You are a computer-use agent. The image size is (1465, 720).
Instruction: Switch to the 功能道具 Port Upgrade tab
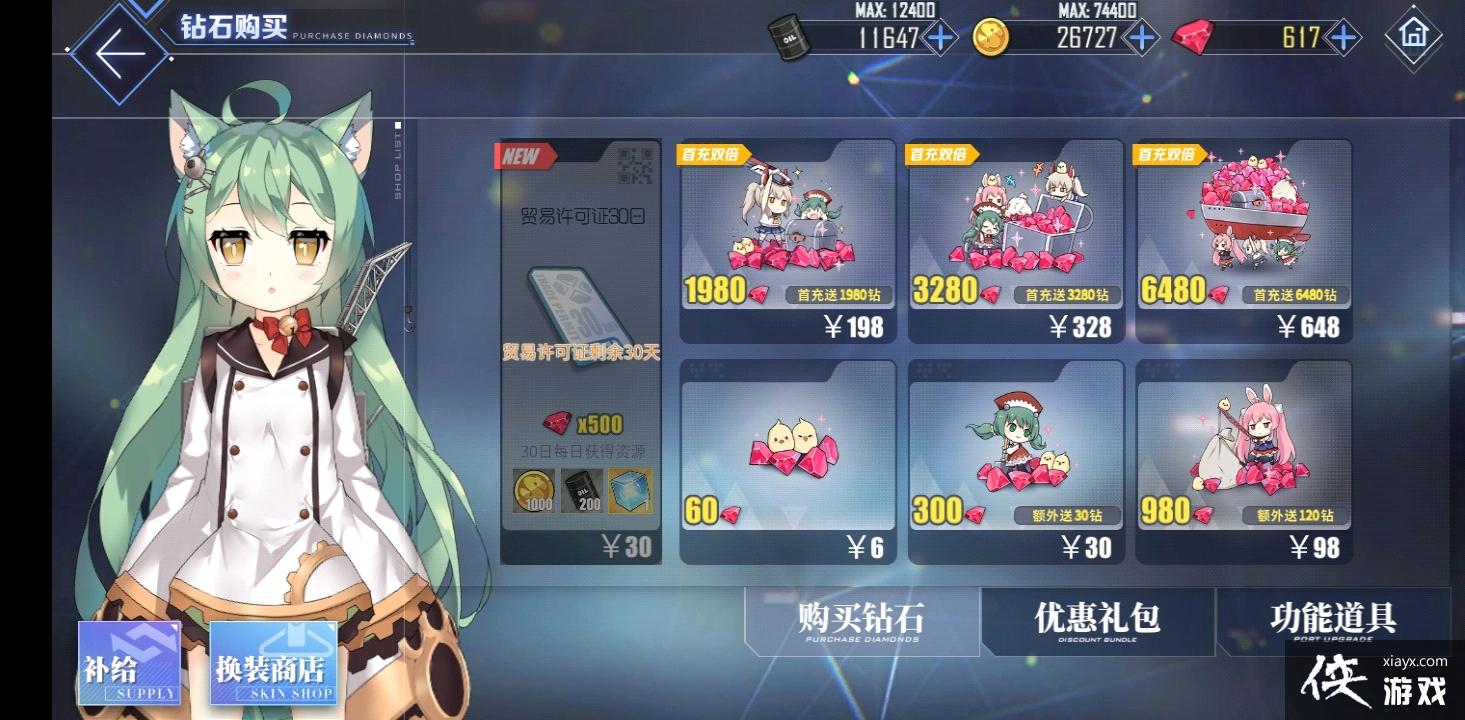(x=1333, y=622)
